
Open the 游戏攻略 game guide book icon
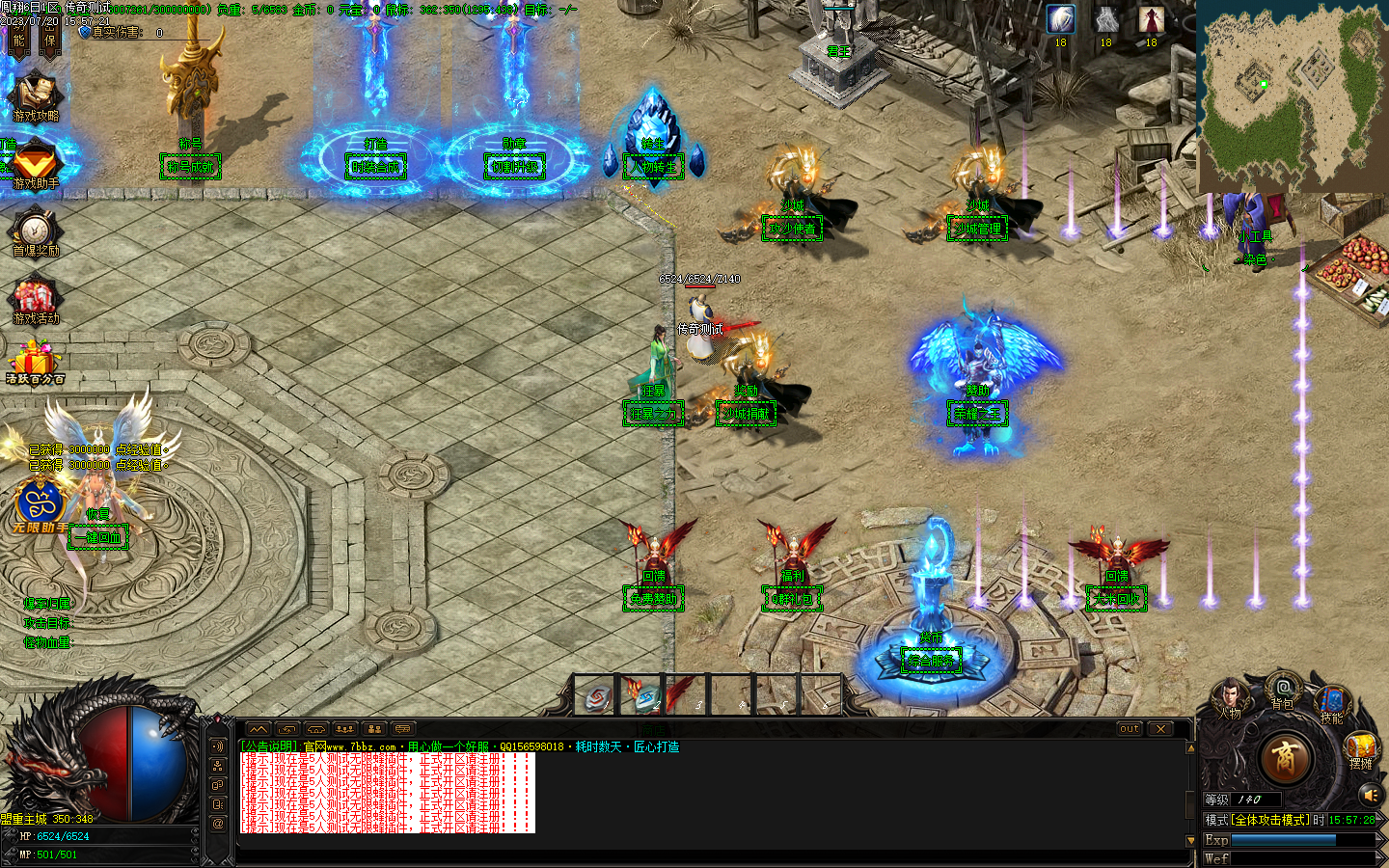pos(34,92)
